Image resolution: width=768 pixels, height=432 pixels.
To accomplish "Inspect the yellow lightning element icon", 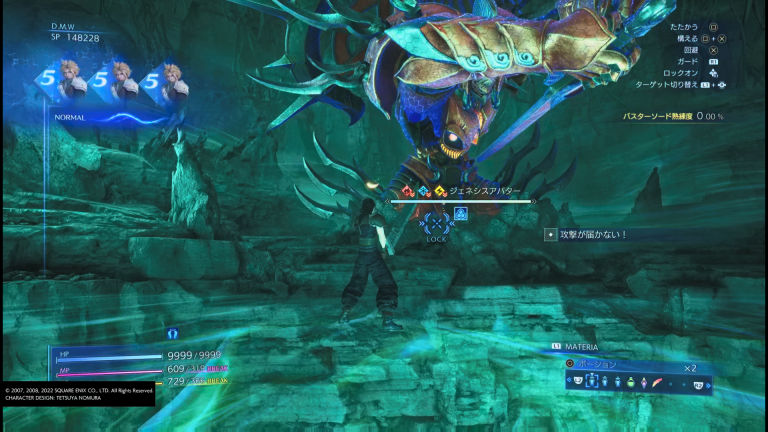I will point(440,190).
